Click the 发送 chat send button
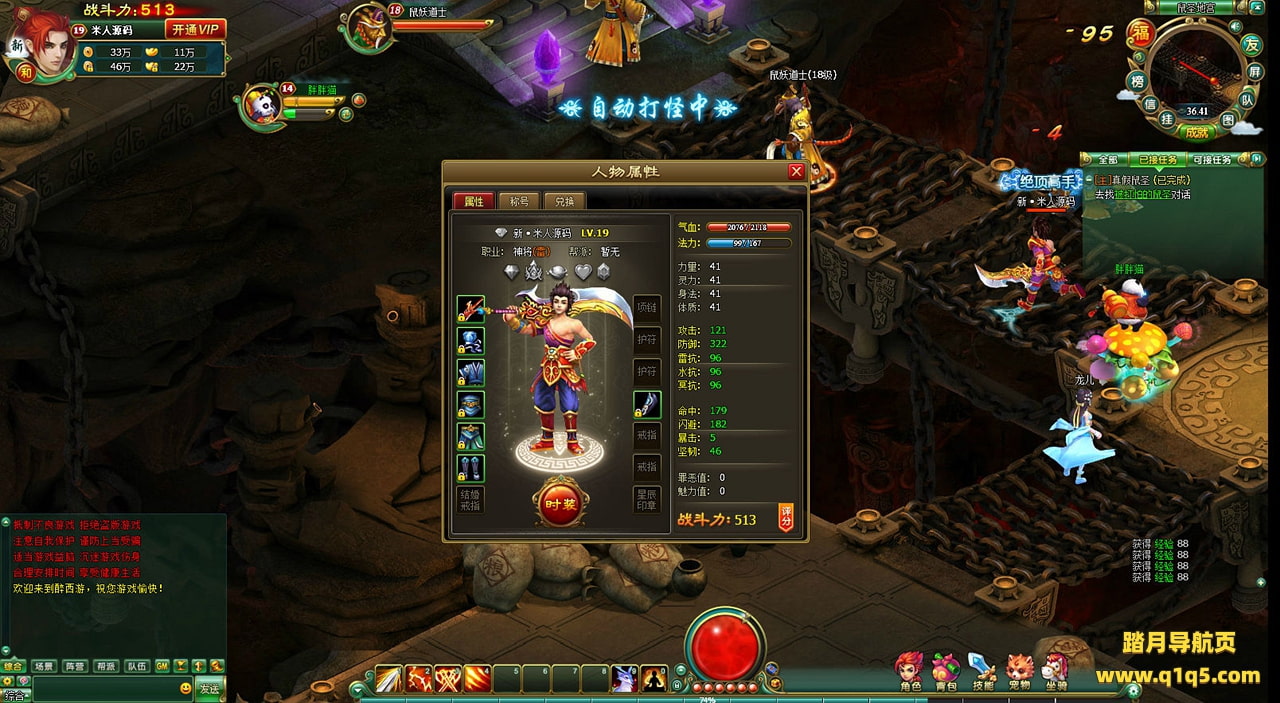The width and height of the screenshot is (1280, 703). 209,688
